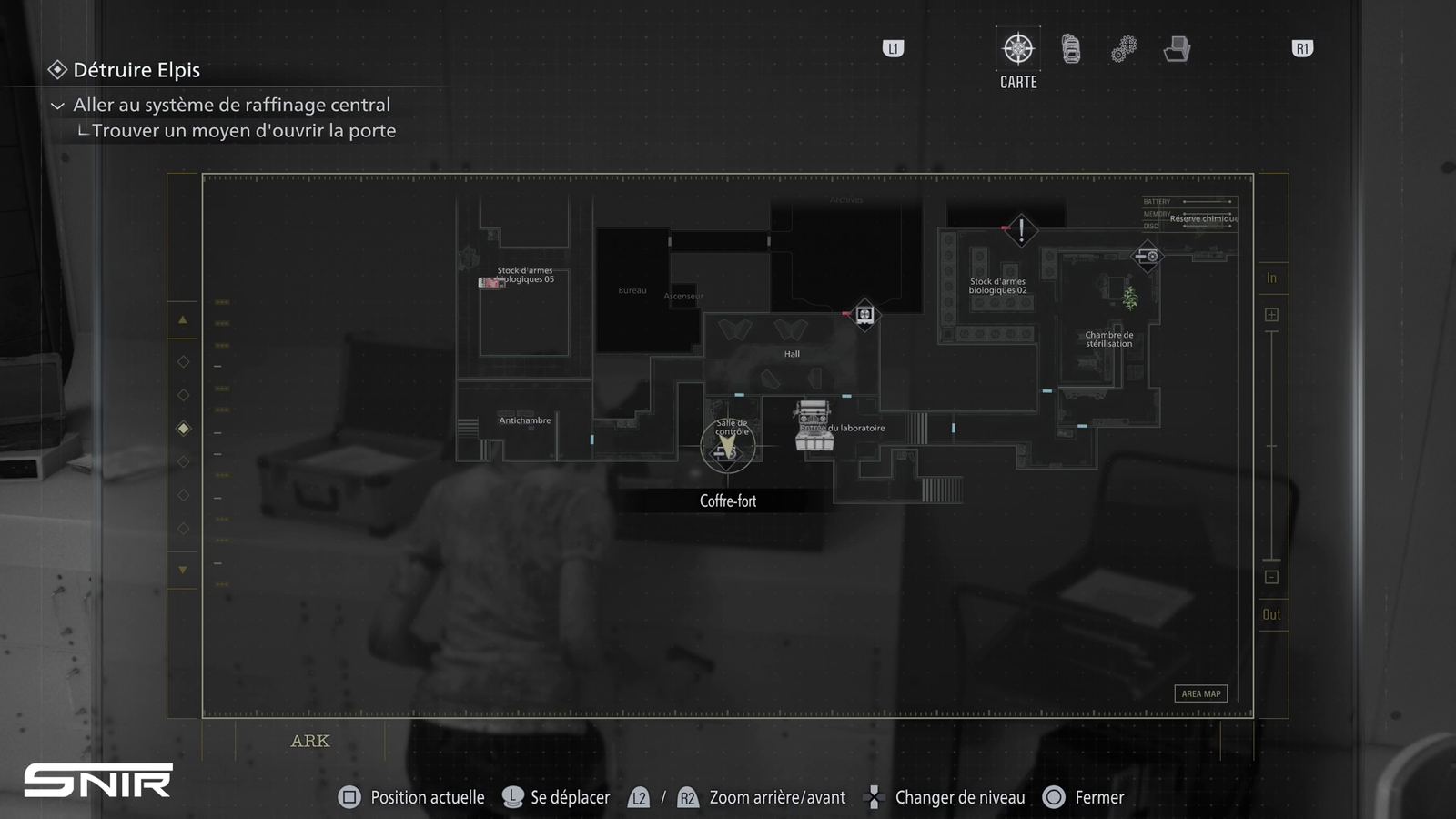1456x819 pixels.
Task: Zoom out with the minus button
Action: (x=1271, y=577)
